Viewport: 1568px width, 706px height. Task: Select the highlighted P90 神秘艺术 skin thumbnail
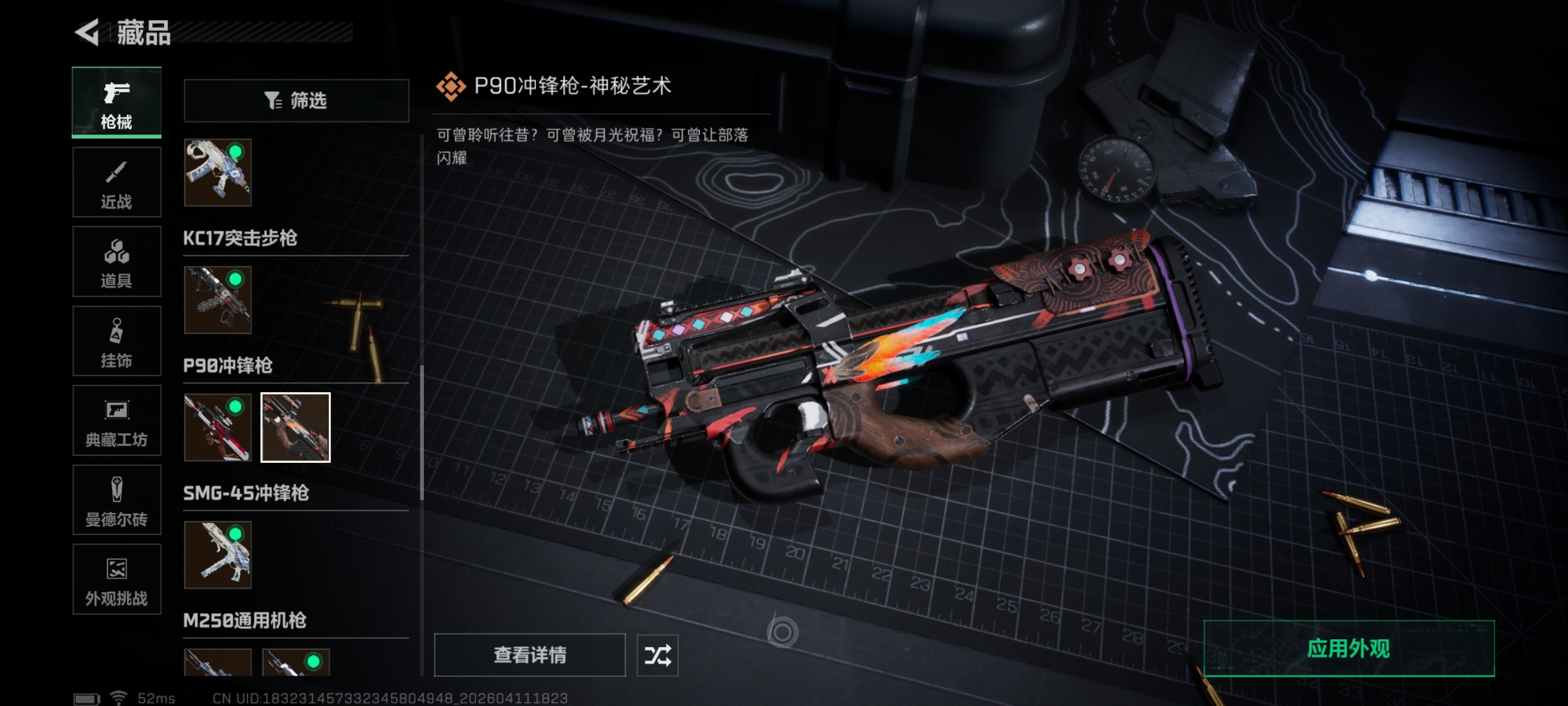(x=296, y=427)
